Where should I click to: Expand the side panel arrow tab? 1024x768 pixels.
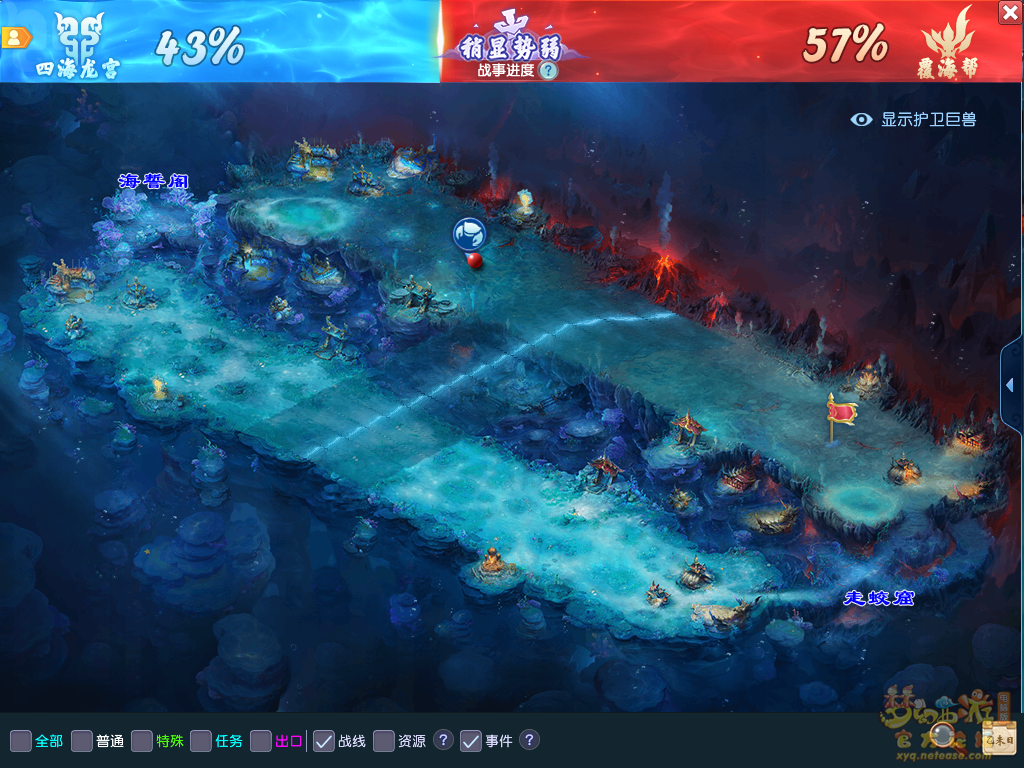1011,385
